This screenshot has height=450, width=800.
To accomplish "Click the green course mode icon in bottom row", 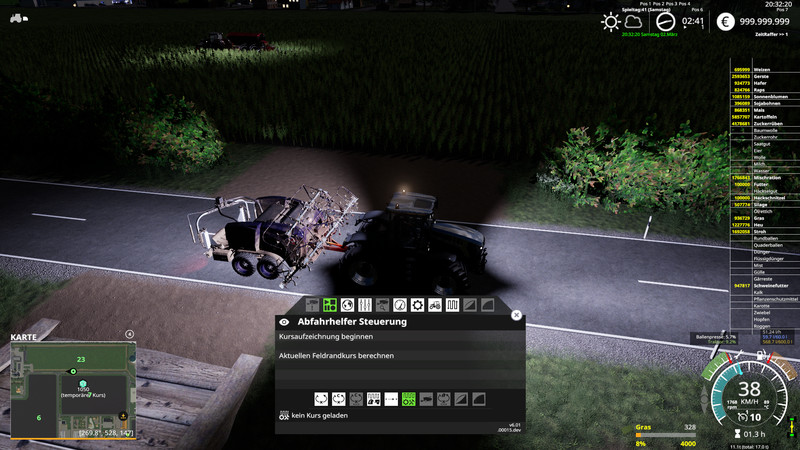I will click(x=408, y=399).
